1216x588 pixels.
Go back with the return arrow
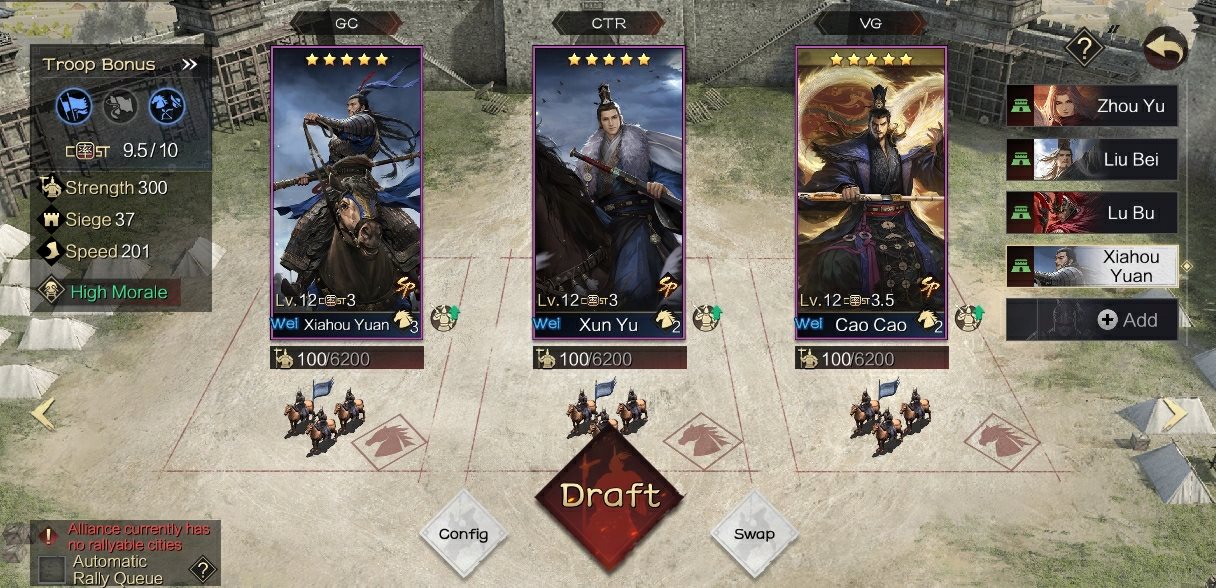point(1165,47)
